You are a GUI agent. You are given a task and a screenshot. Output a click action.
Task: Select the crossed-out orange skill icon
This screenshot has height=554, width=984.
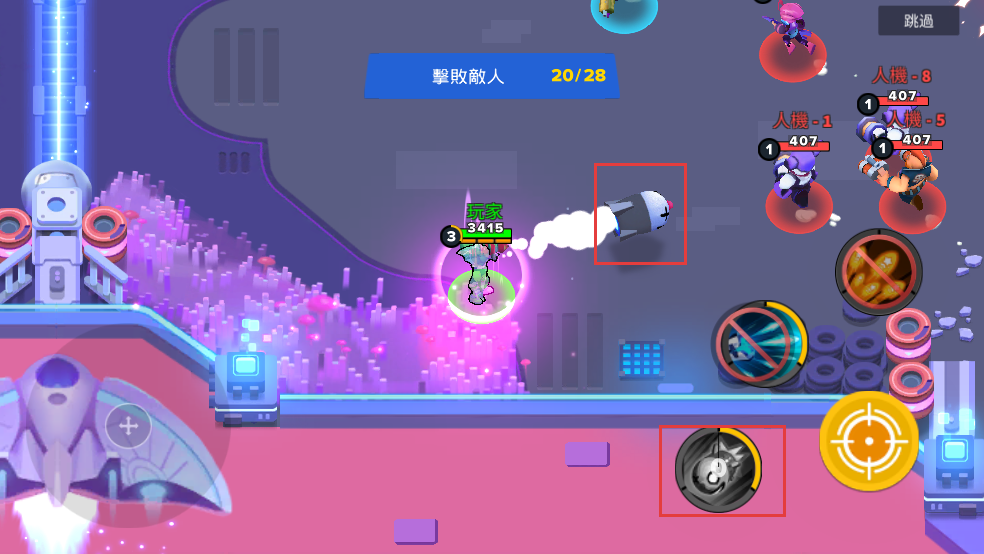point(878,271)
